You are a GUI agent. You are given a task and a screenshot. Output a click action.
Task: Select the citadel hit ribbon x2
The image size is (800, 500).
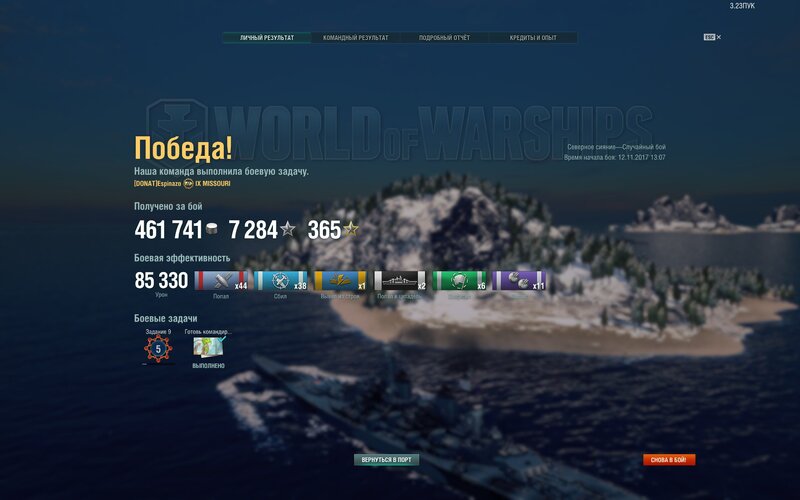401,281
